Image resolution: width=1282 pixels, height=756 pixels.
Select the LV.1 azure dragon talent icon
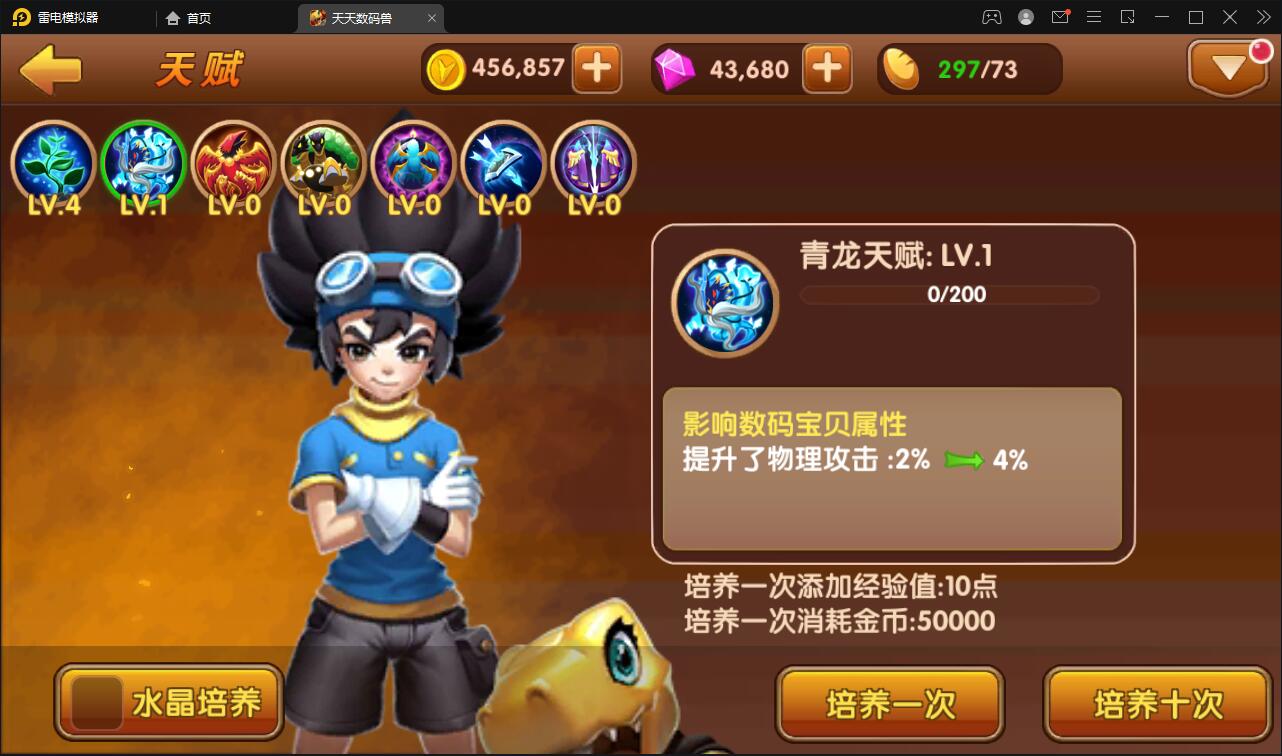point(143,162)
